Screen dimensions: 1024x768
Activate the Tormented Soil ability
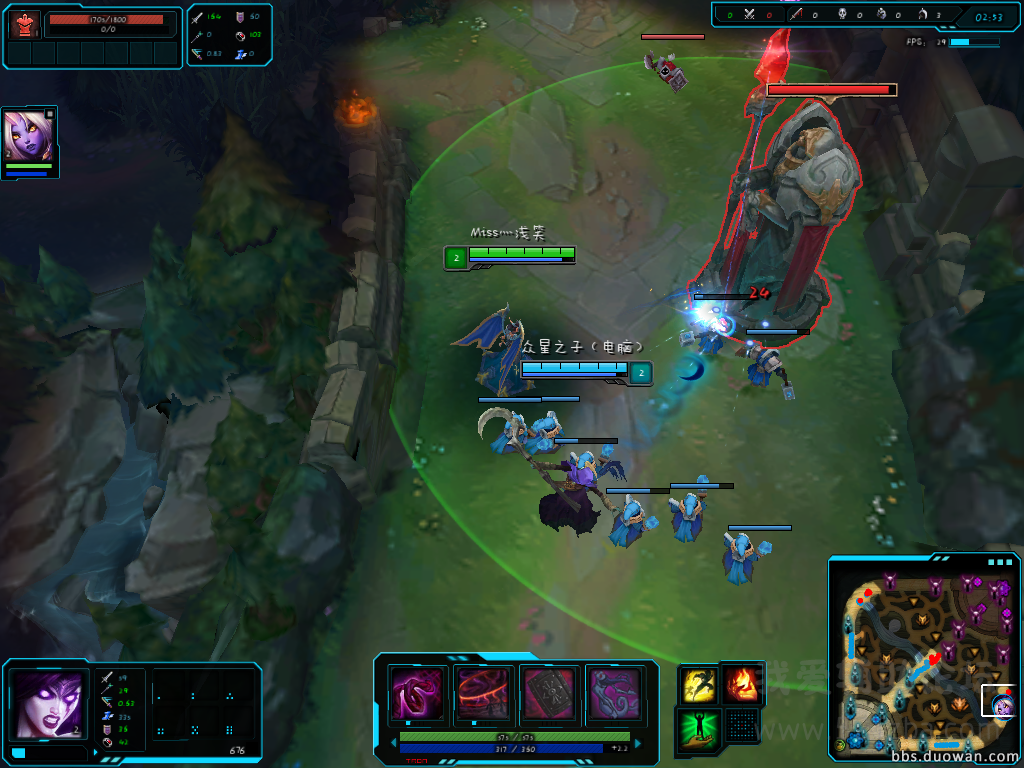coord(484,692)
